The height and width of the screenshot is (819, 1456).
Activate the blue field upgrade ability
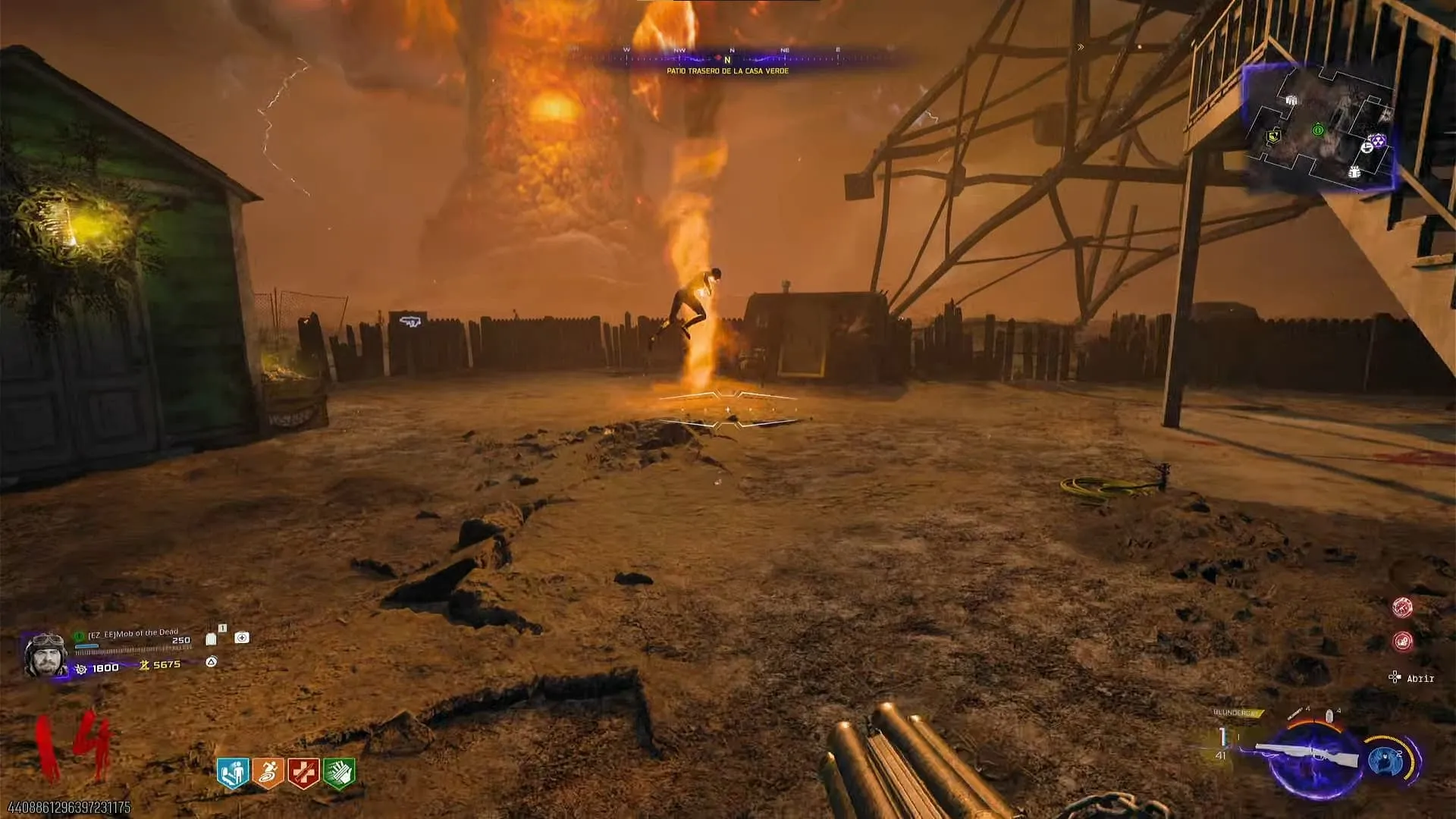click(1387, 760)
